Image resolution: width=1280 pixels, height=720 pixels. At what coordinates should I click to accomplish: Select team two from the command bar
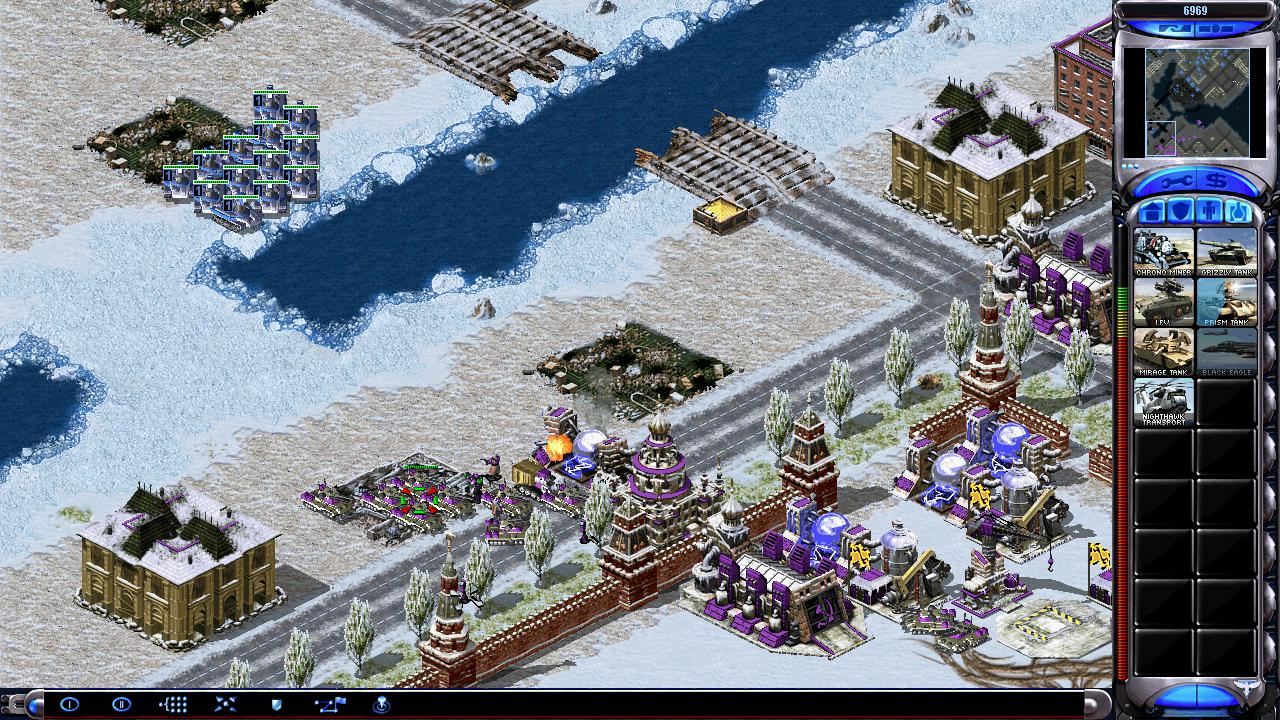click(x=121, y=704)
